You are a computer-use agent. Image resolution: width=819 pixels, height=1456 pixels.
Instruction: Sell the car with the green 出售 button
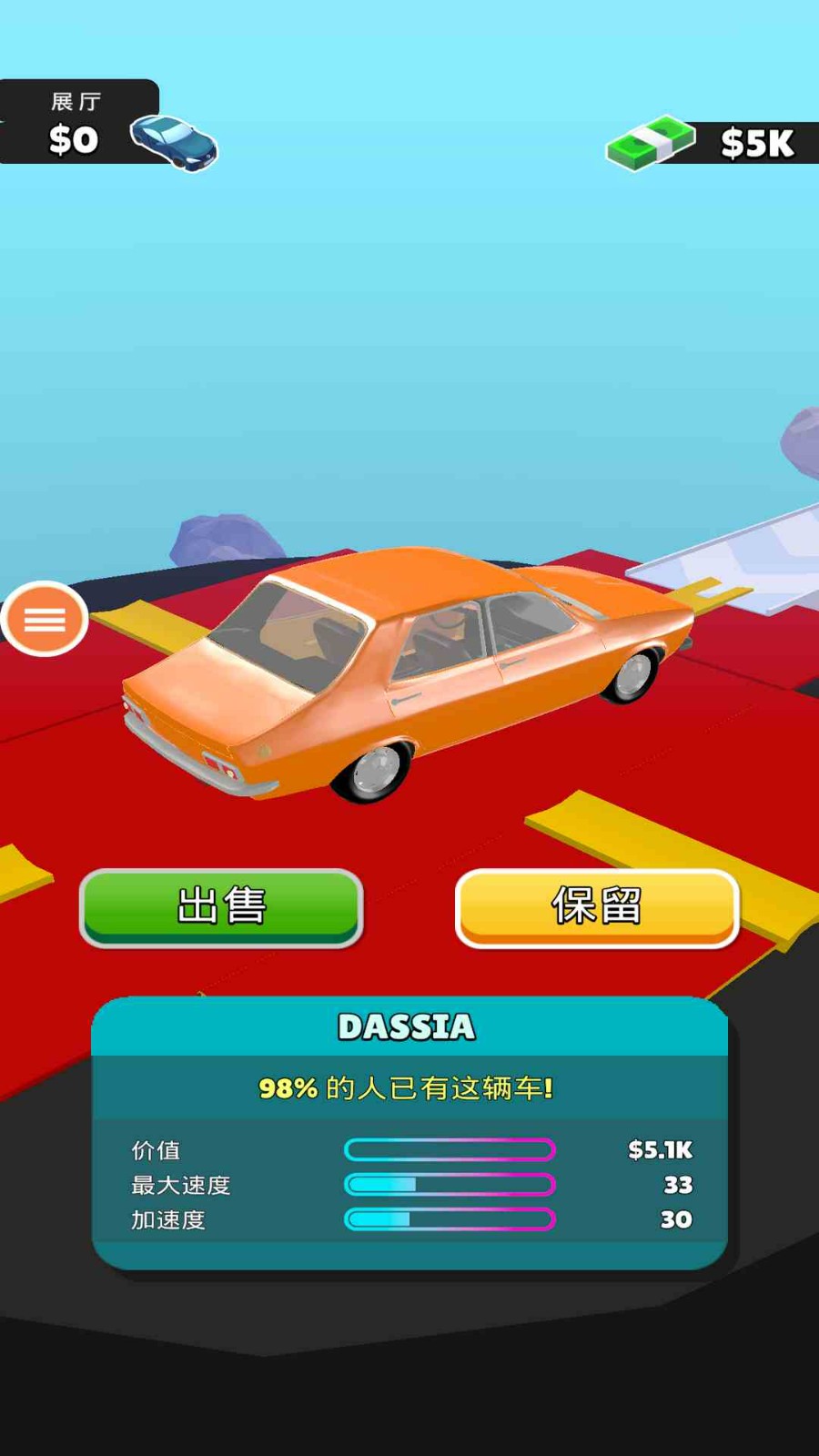point(221,906)
